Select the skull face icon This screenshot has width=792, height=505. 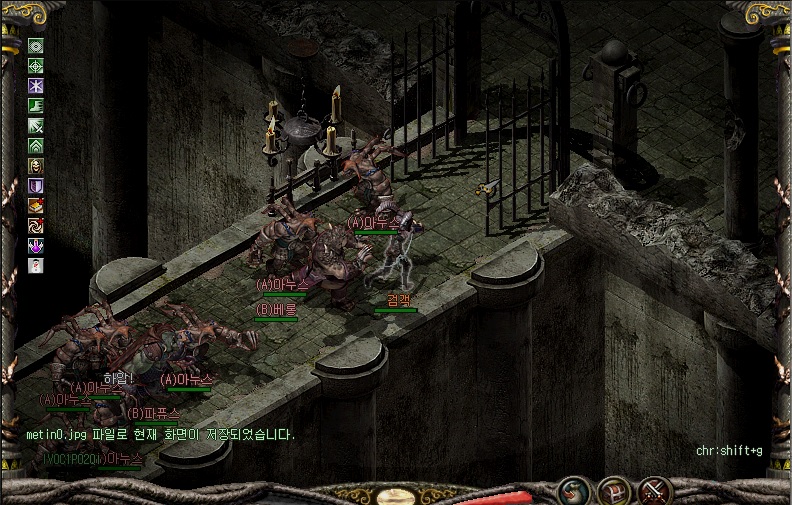click(36, 166)
